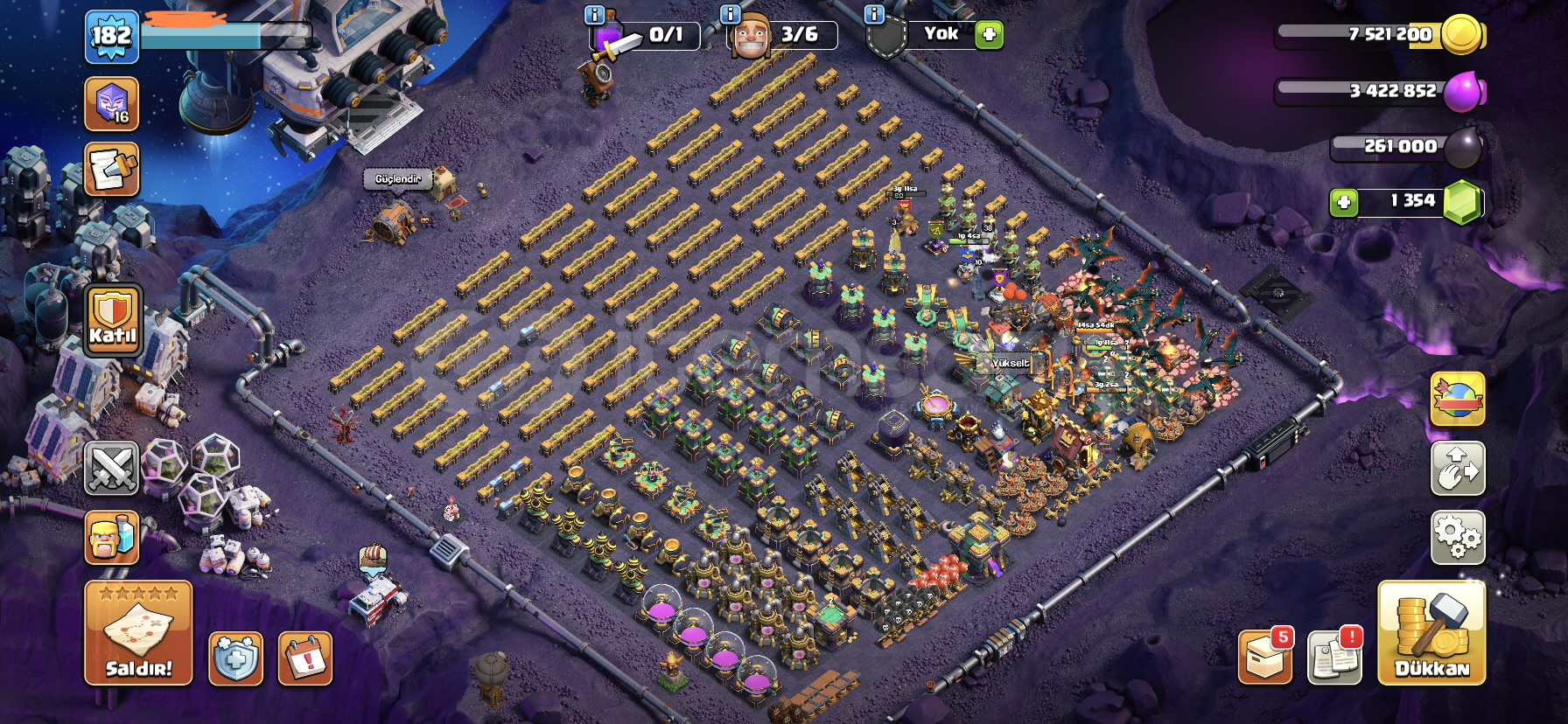Open the barbarian army training menu
Viewport: 1568px width, 724px height.
click(111, 537)
